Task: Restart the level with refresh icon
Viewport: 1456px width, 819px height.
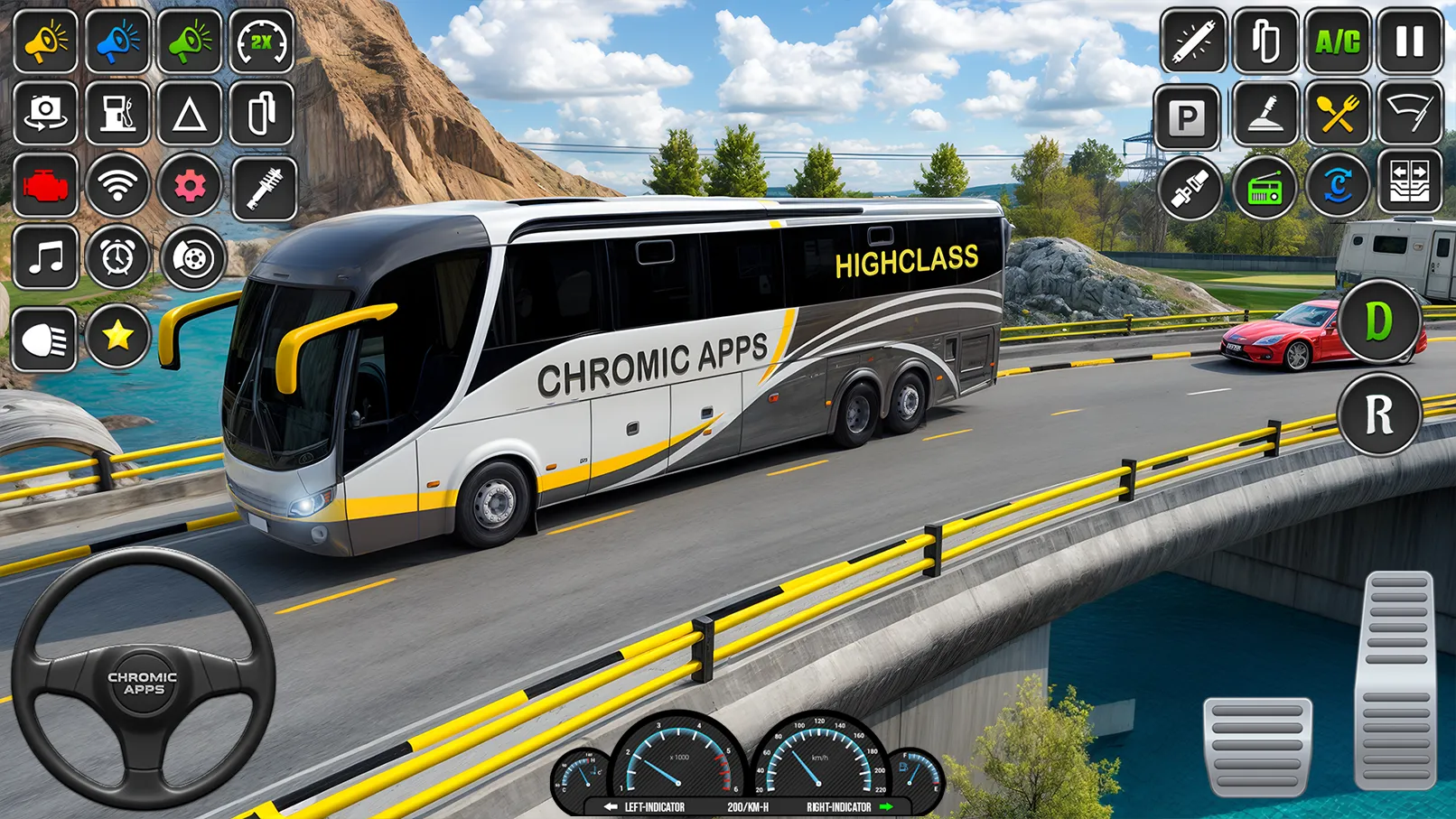Action: coord(1337,188)
